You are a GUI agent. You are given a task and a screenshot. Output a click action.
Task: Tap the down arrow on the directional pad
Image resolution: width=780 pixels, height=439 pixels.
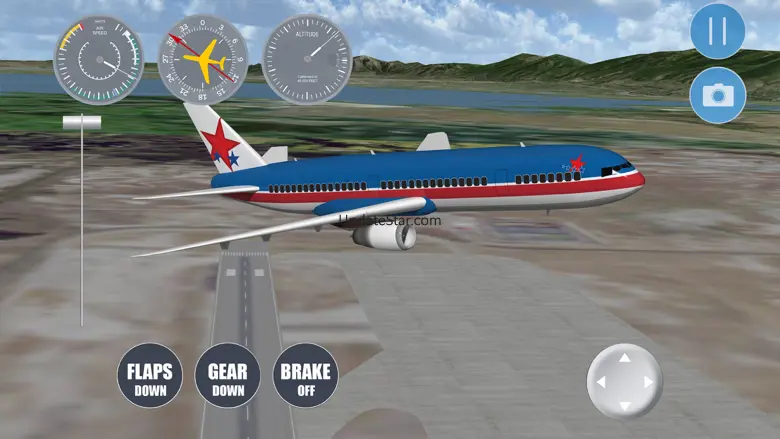coord(624,405)
